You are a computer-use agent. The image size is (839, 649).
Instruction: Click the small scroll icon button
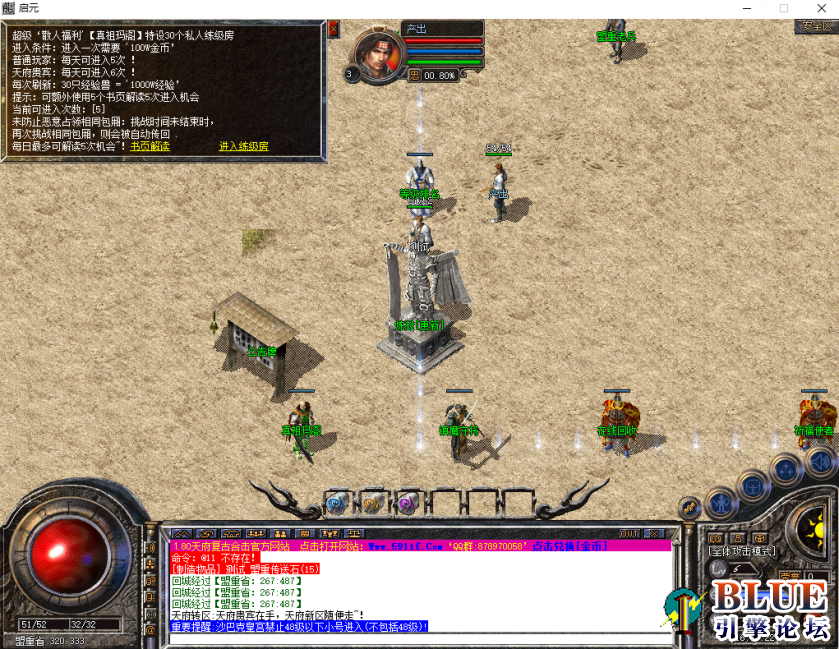click(x=688, y=509)
